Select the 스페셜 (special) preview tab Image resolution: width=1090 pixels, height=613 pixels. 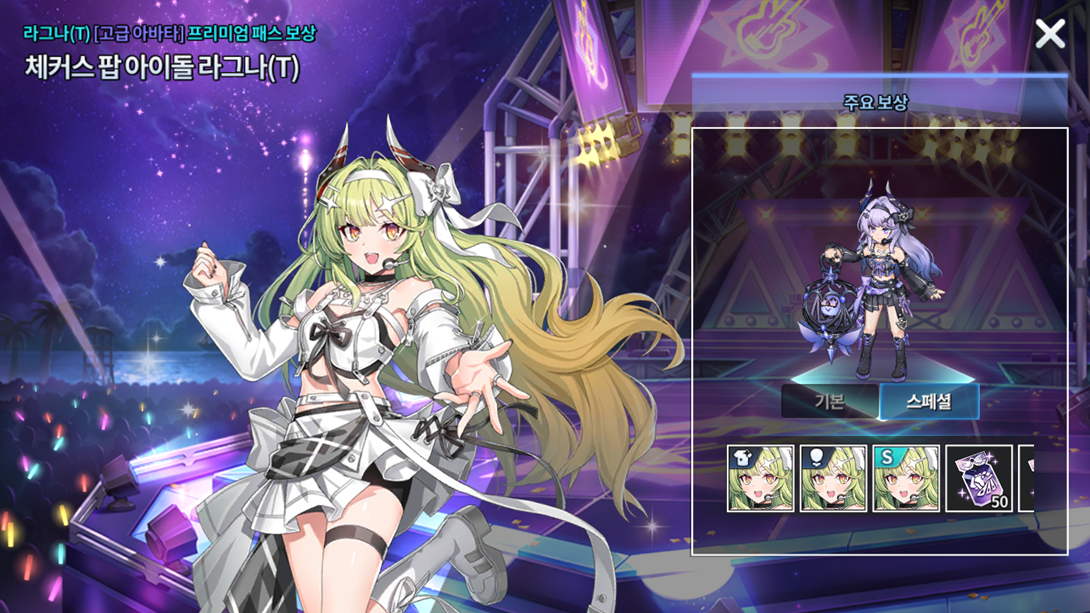(x=928, y=402)
